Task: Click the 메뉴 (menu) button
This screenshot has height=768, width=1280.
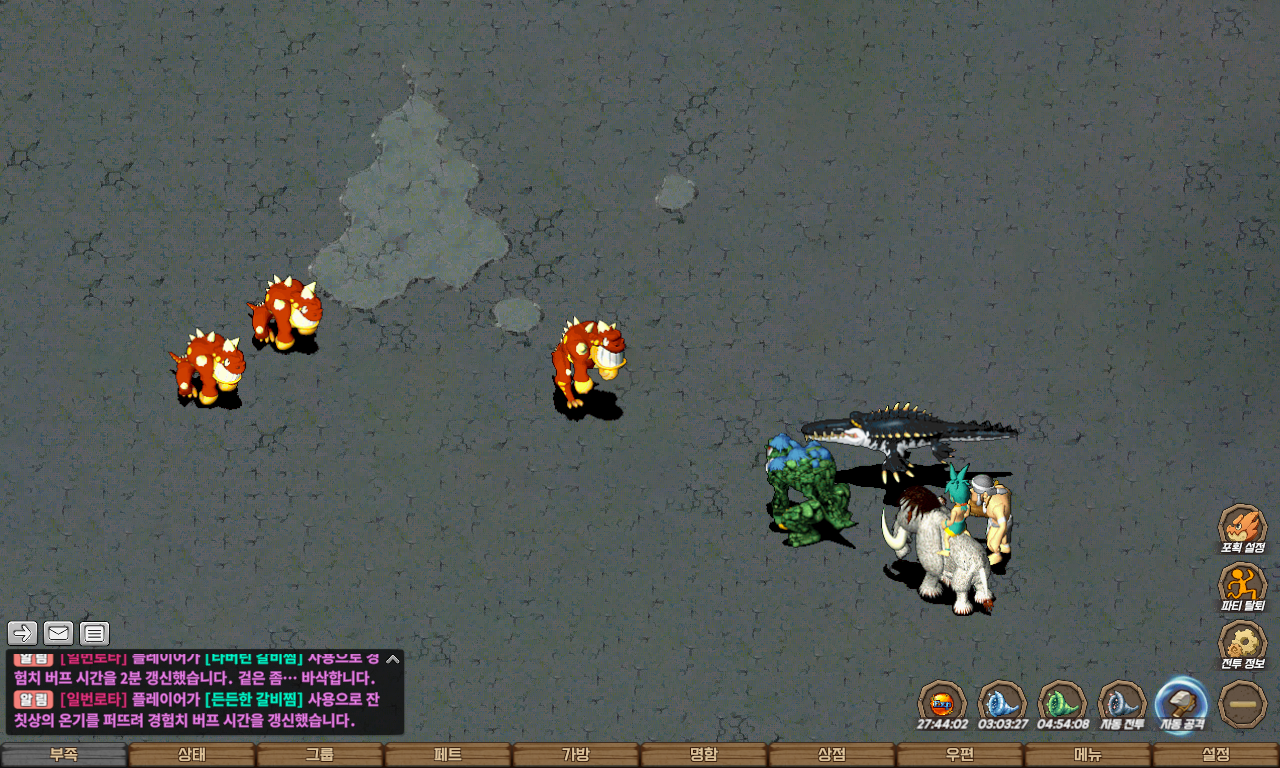Action: [x=1088, y=755]
